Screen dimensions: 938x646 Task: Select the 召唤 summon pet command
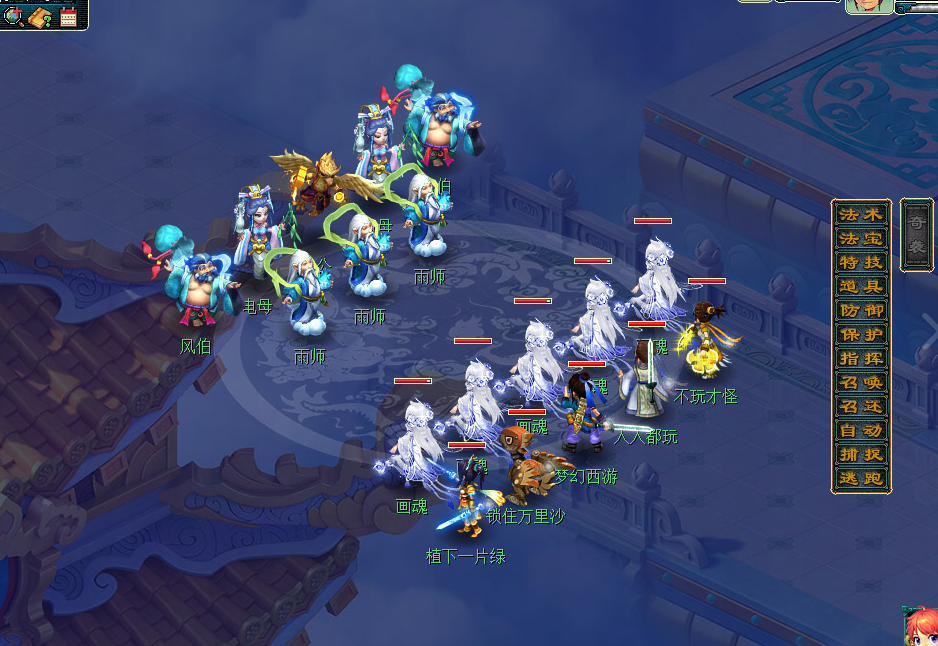861,383
